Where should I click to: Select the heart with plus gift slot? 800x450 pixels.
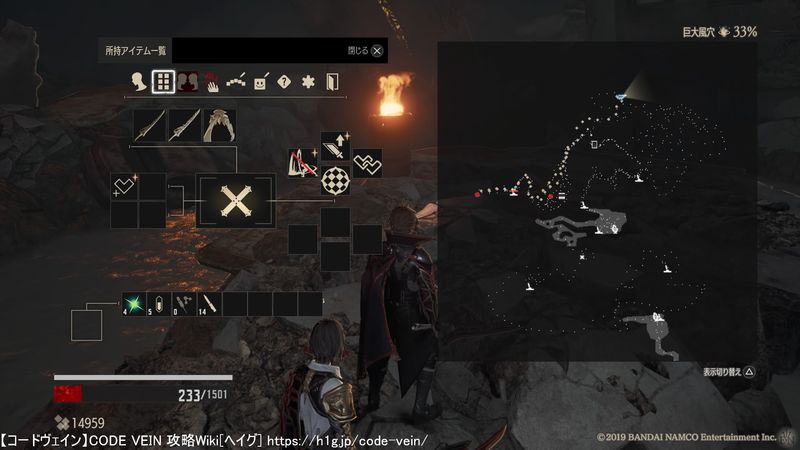(x=125, y=186)
